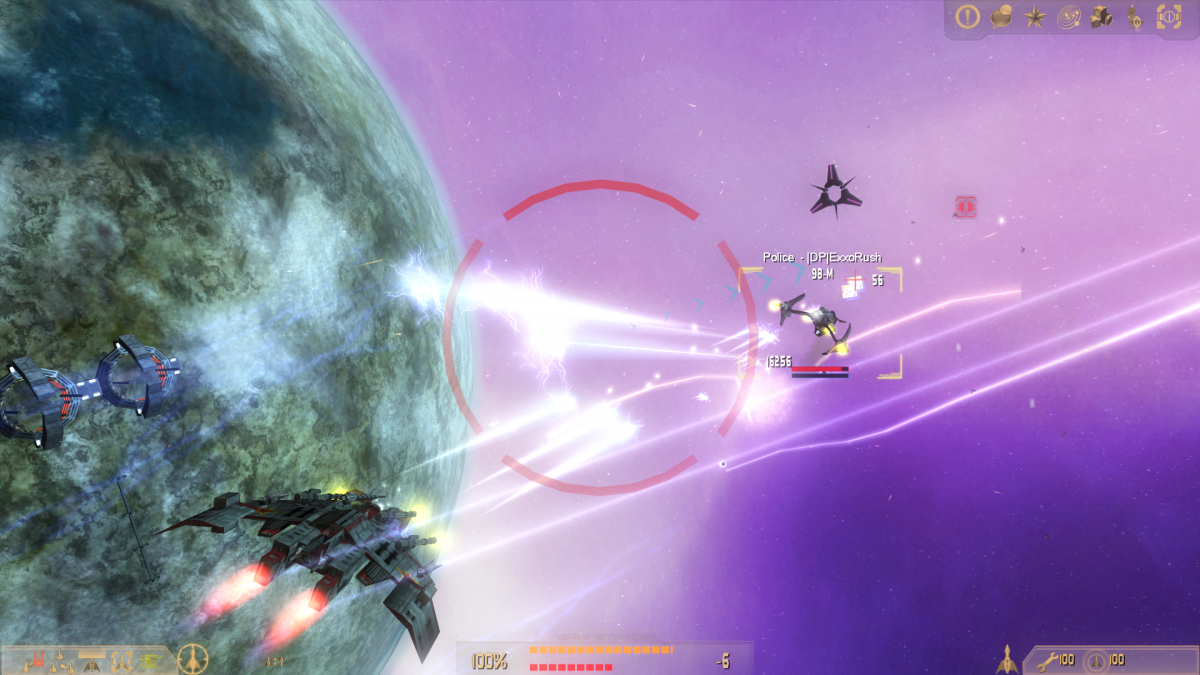Activate the ship-under-bar dock maneuver icon

pos(92,660)
